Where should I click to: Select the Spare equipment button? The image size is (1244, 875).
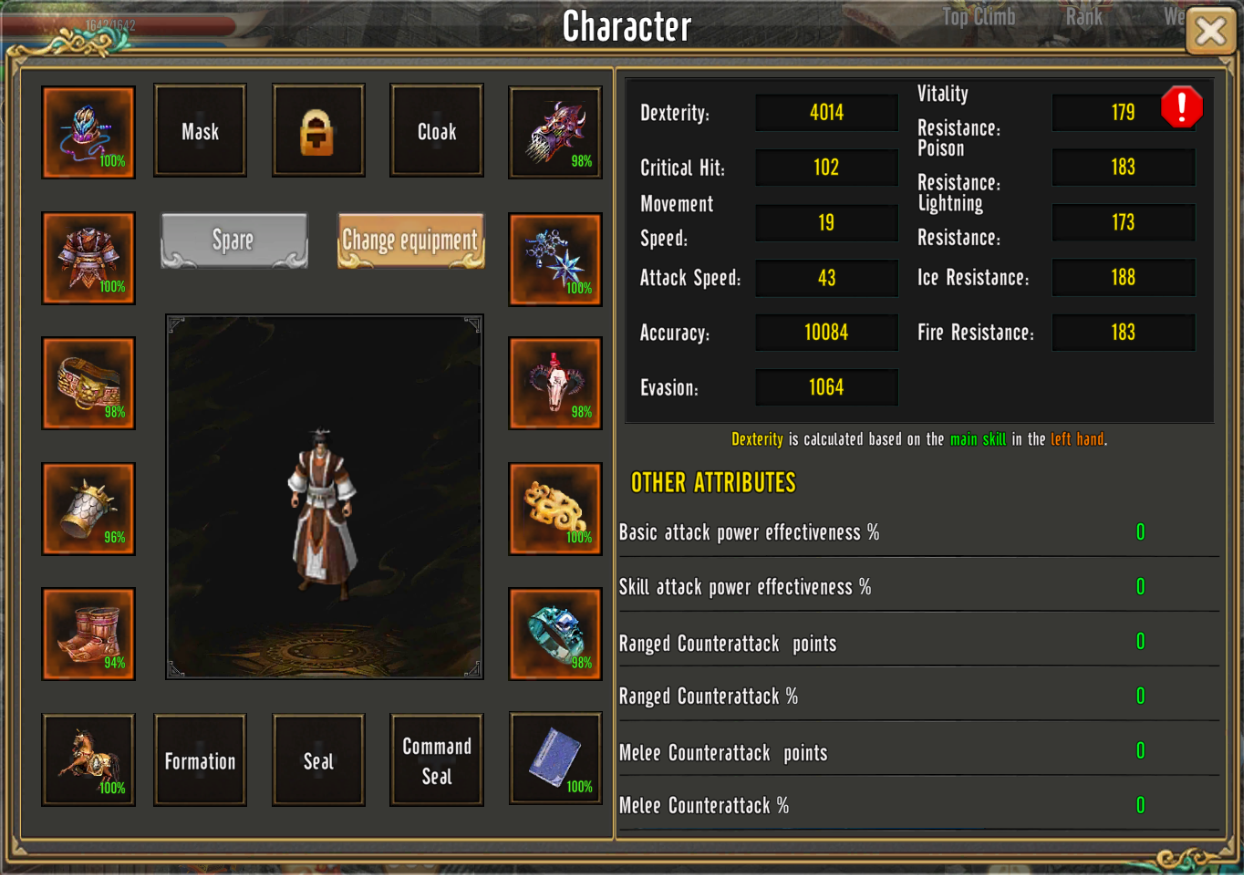(x=234, y=240)
